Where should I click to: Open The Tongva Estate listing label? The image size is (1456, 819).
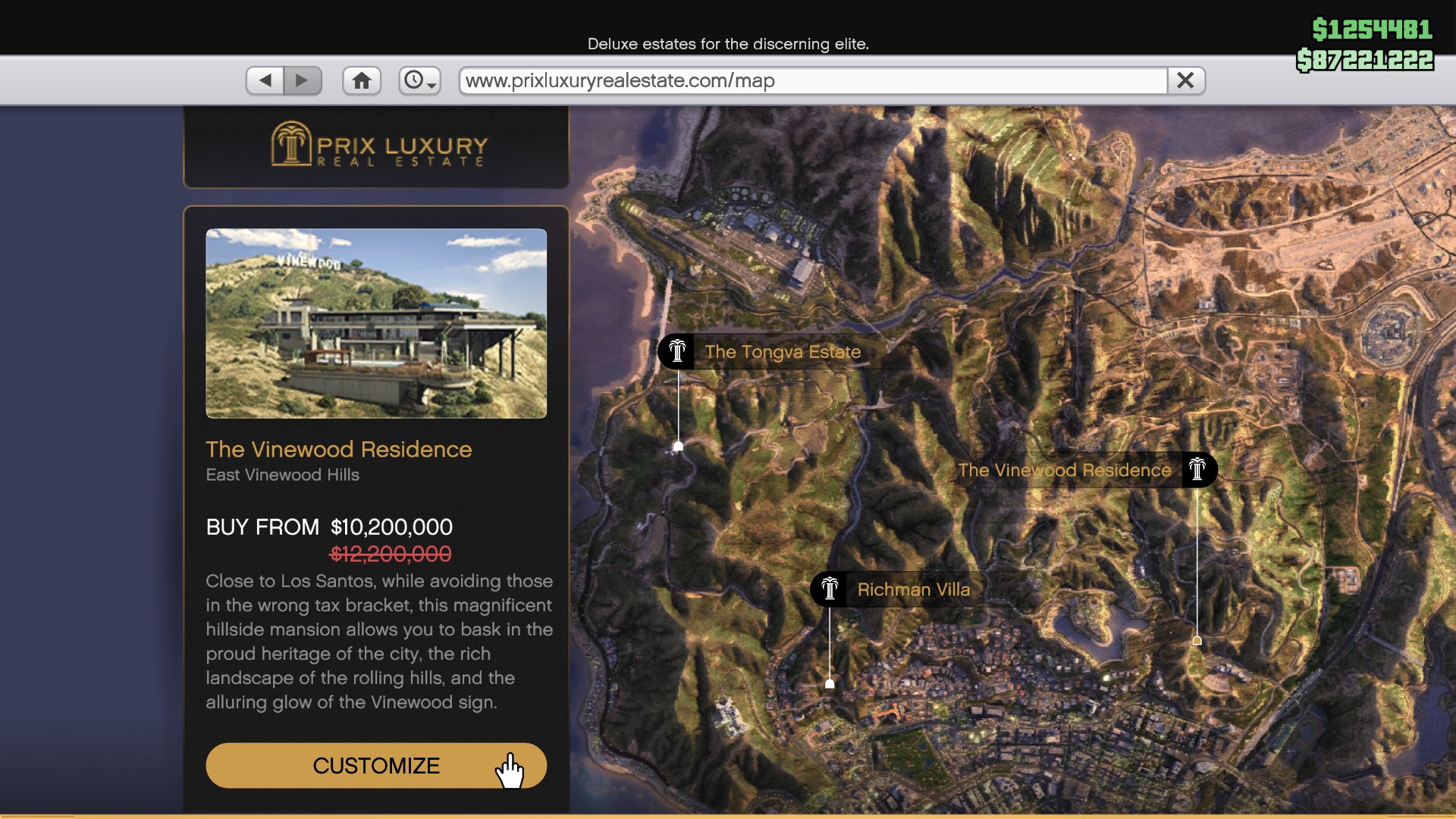point(783,352)
